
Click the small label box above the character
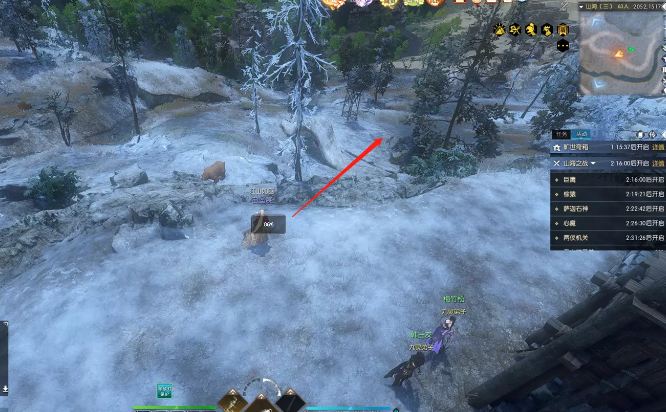click(269, 225)
